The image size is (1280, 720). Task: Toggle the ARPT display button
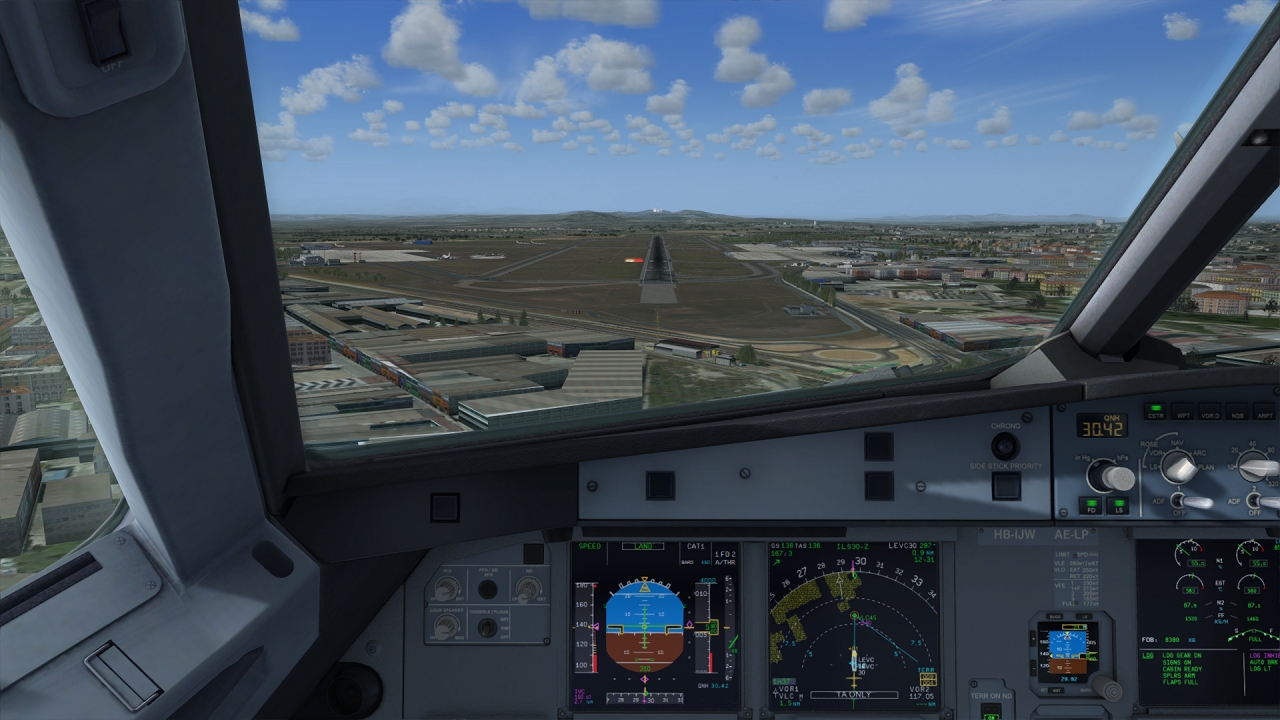[1264, 411]
